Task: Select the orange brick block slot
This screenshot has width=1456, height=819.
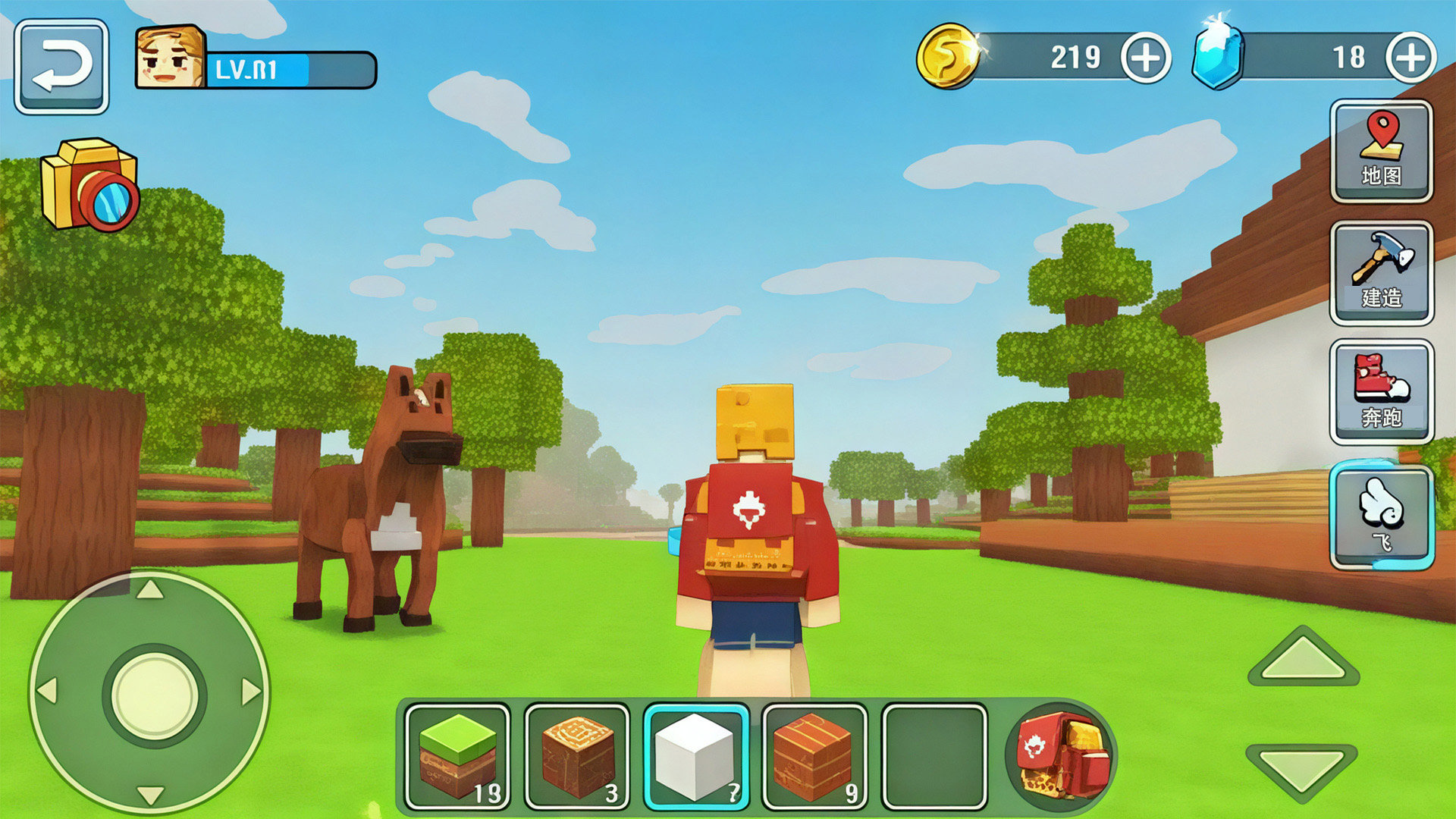Action: coord(814,757)
